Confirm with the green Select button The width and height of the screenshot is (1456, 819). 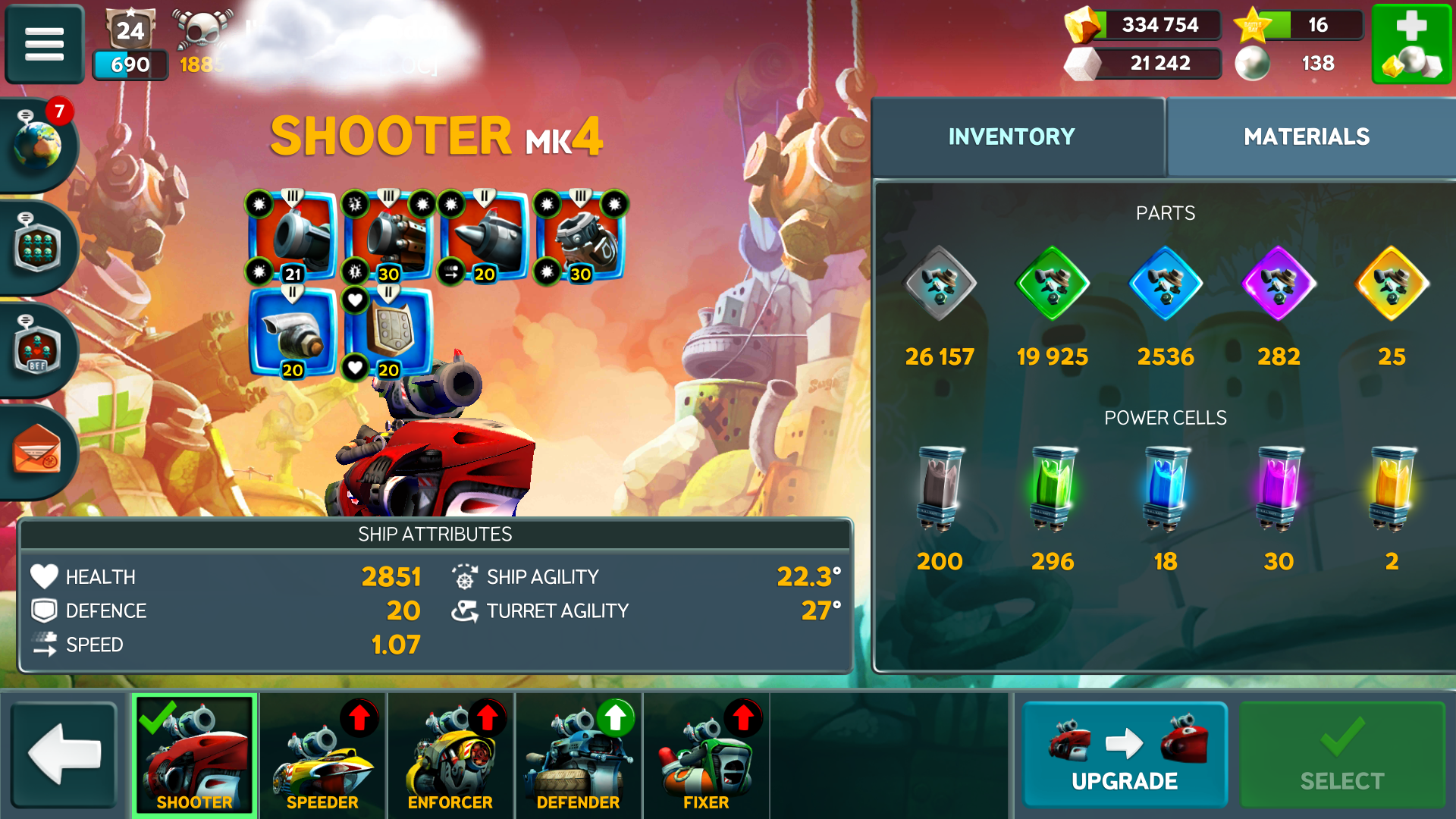pyautogui.click(x=1342, y=754)
